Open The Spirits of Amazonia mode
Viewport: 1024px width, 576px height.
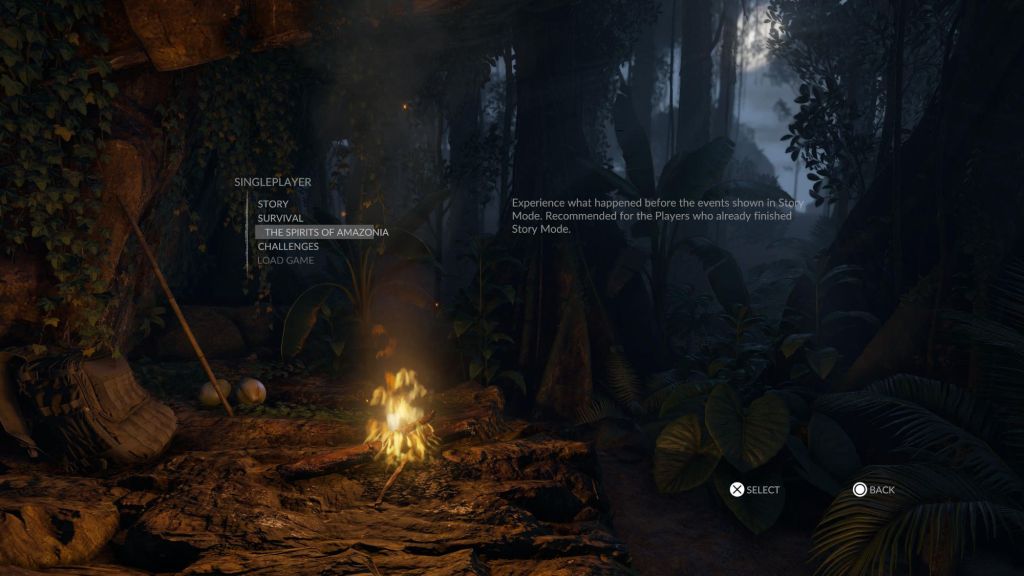[326, 232]
